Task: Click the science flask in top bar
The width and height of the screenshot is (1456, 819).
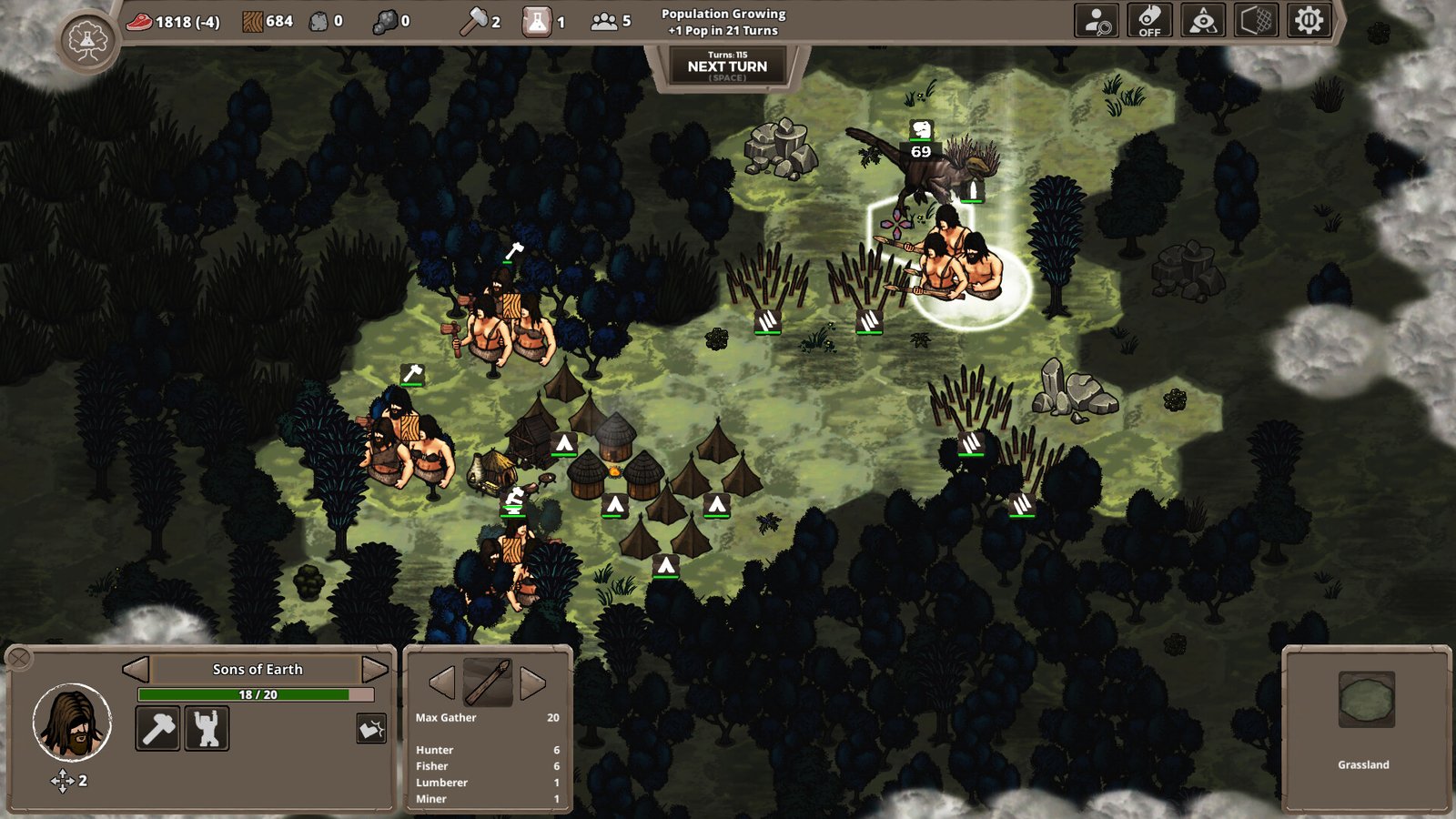Action: click(x=539, y=22)
